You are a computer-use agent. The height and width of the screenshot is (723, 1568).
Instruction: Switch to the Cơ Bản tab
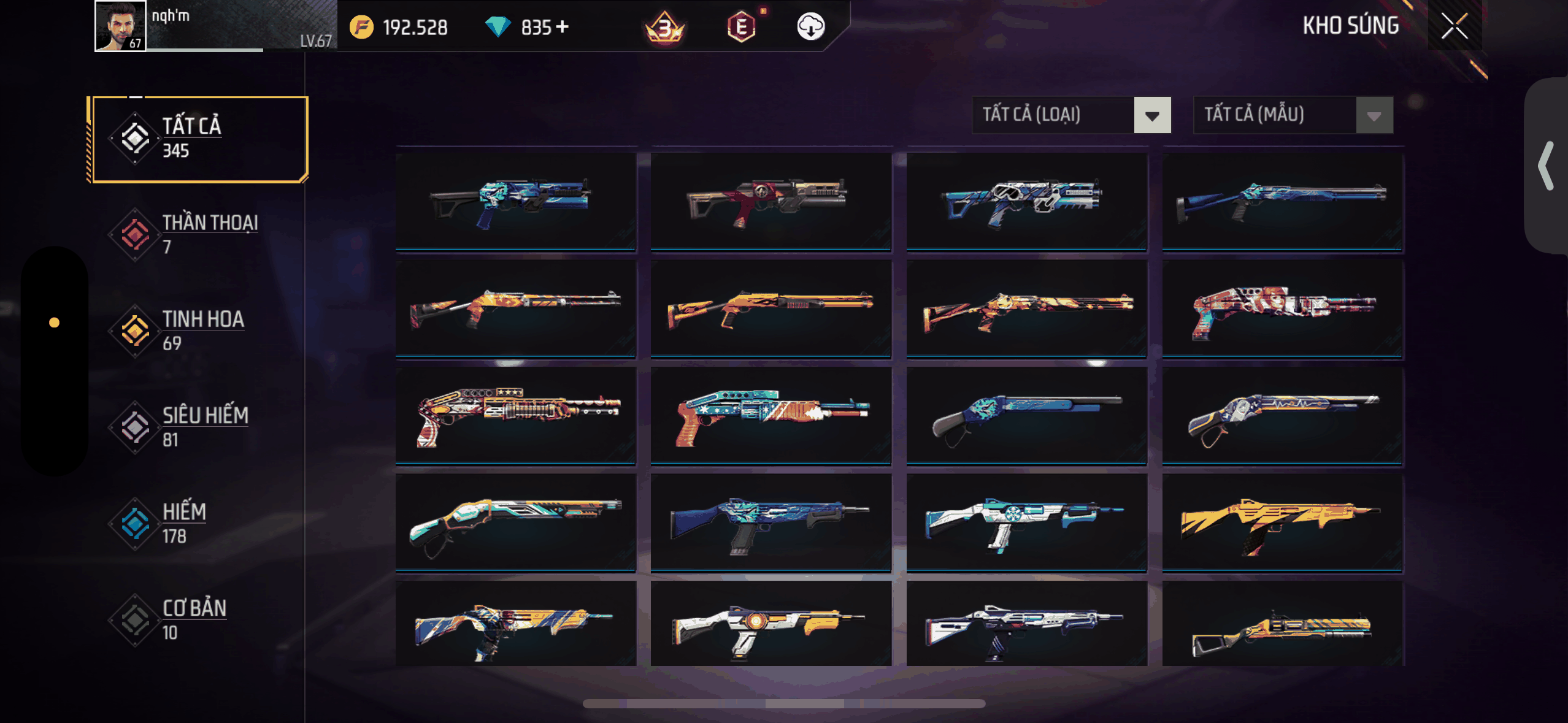[x=199, y=619]
